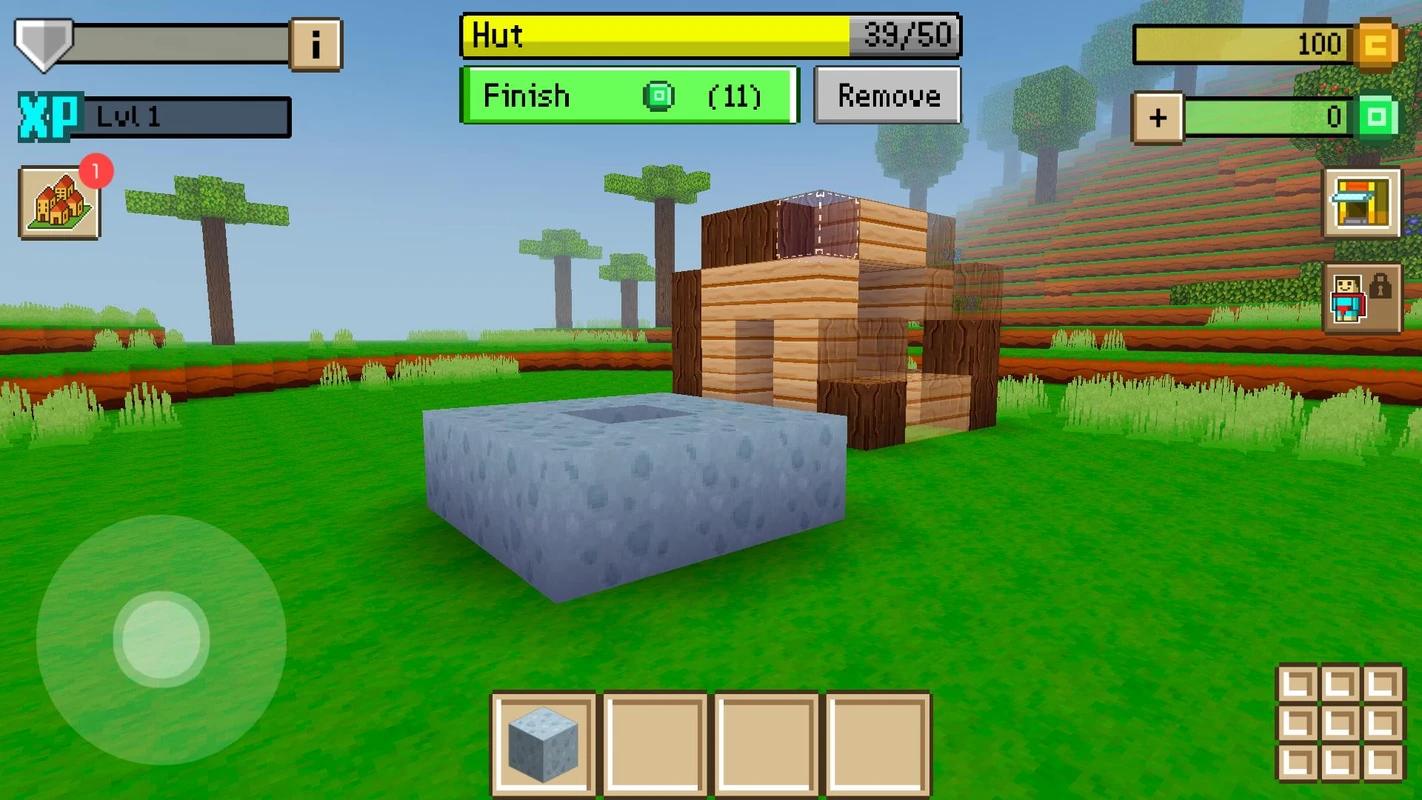Image resolution: width=1422 pixels, height=800 pixels.
Task: Finish the Hut build for 11 gems
Action: [x=627, y=95]
